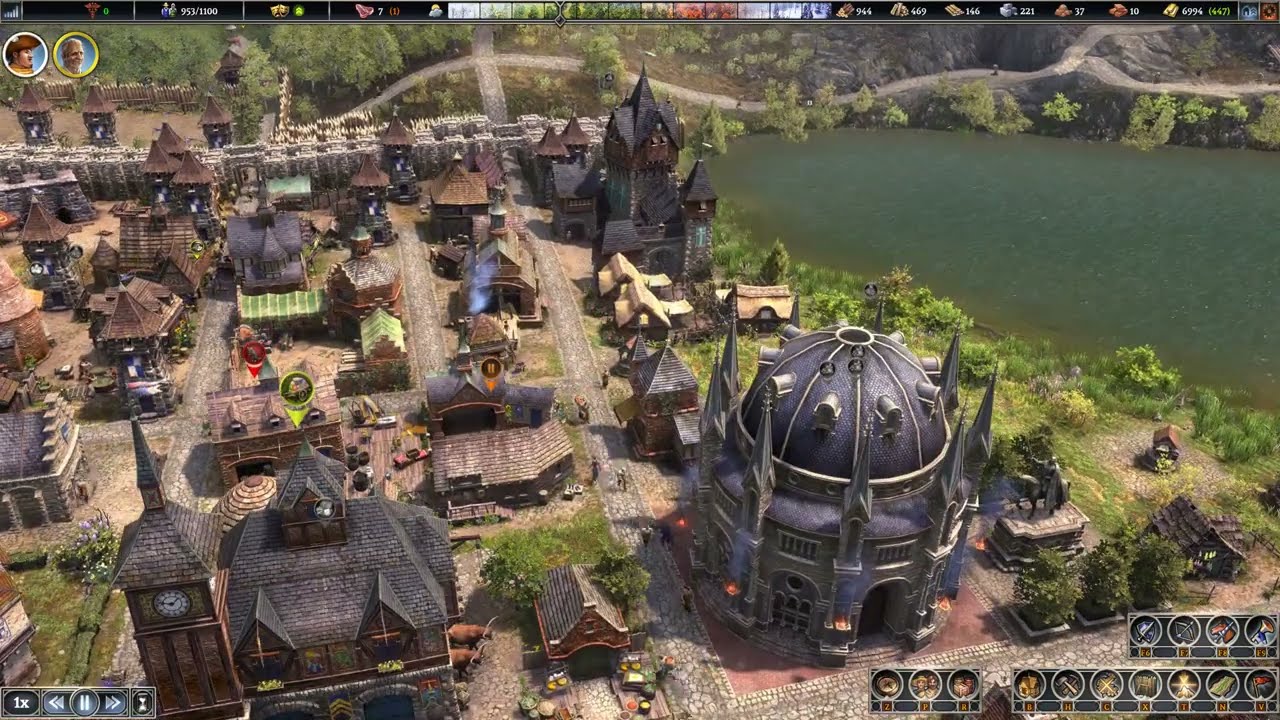The image size is (1280, 720).
Task: Open the territory map scroll
Action: [1221, 685]
